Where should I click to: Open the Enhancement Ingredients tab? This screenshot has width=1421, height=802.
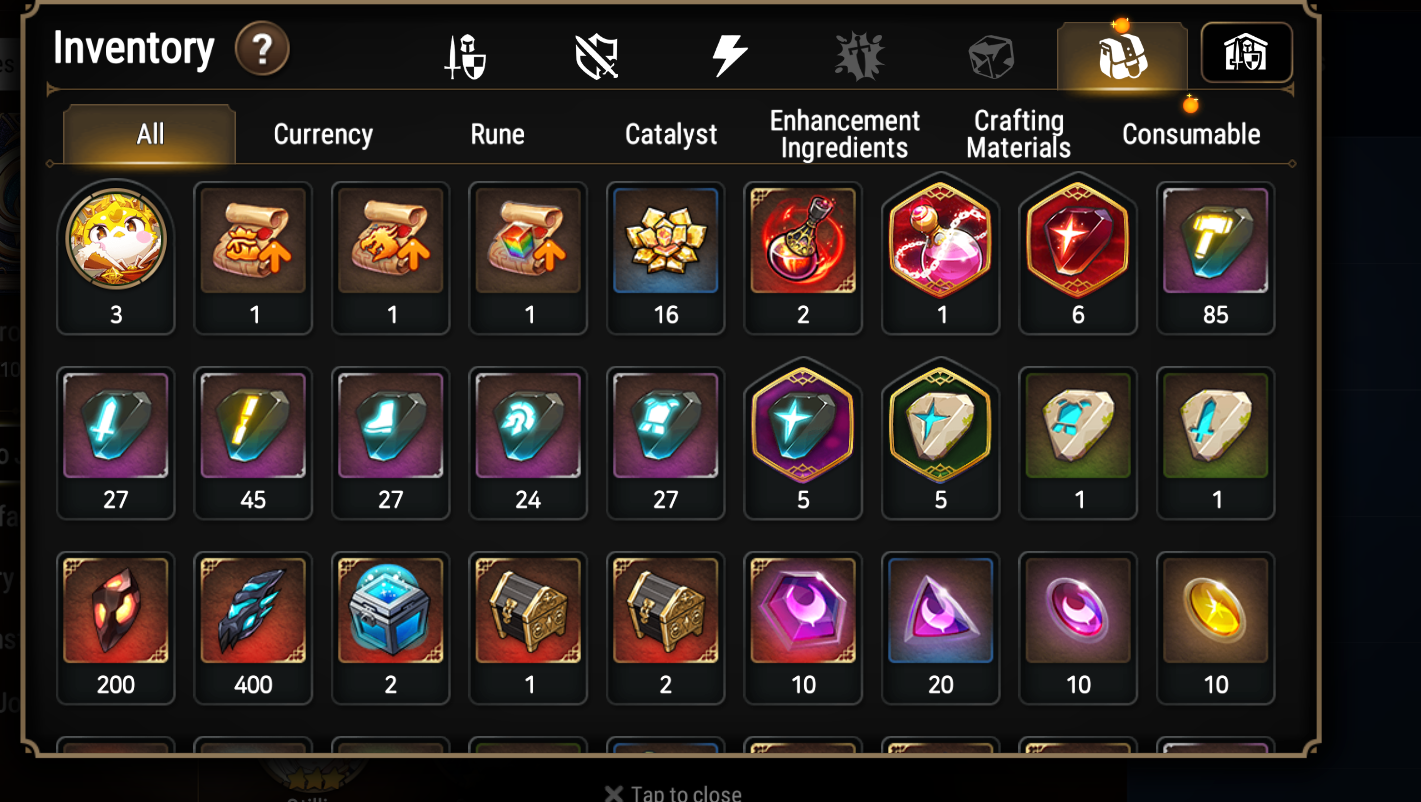(844, 132)
